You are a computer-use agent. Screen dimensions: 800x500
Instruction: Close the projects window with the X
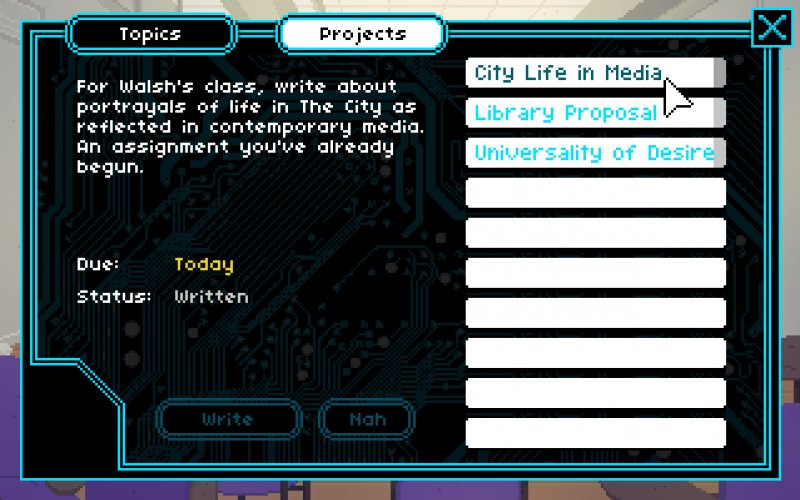click(x=772, y=28)
